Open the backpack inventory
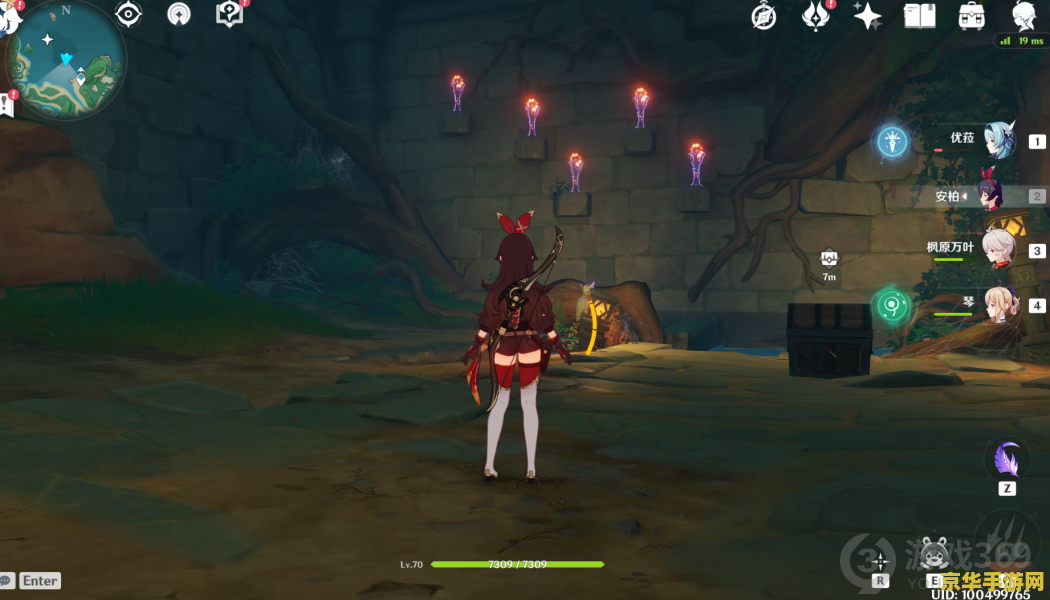This screenshot has height=600, width=1050. point(971,16)
